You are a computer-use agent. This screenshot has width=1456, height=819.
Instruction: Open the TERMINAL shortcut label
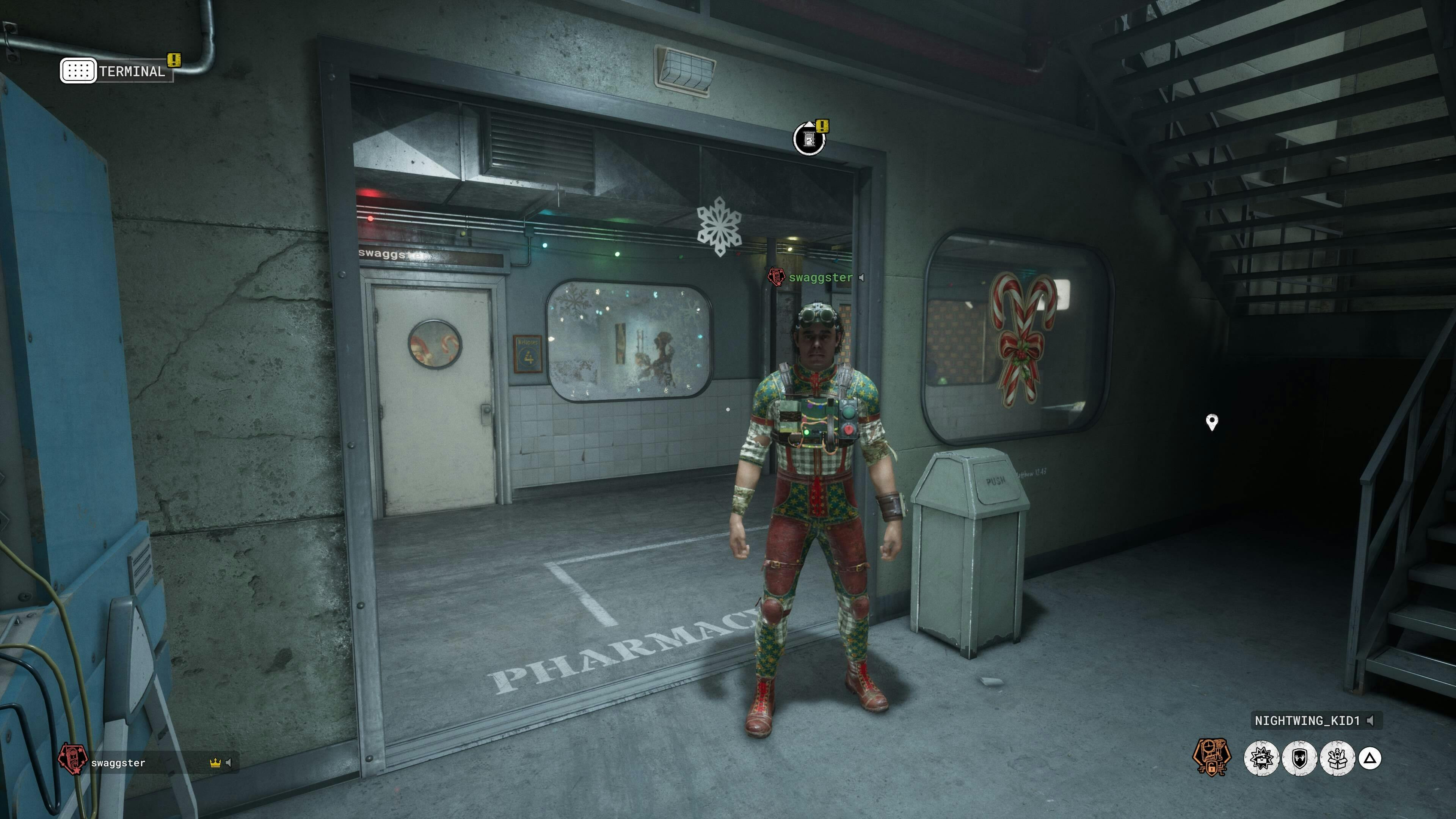pos(131,71)
